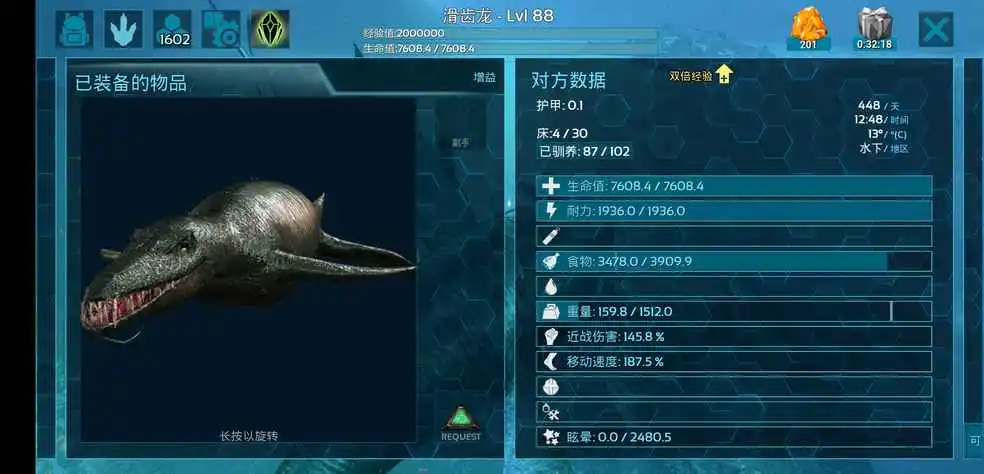The width and height of the screenshot is (984, 474).
Task: Open the amber store showing 201
Action: tap(808, 28)
